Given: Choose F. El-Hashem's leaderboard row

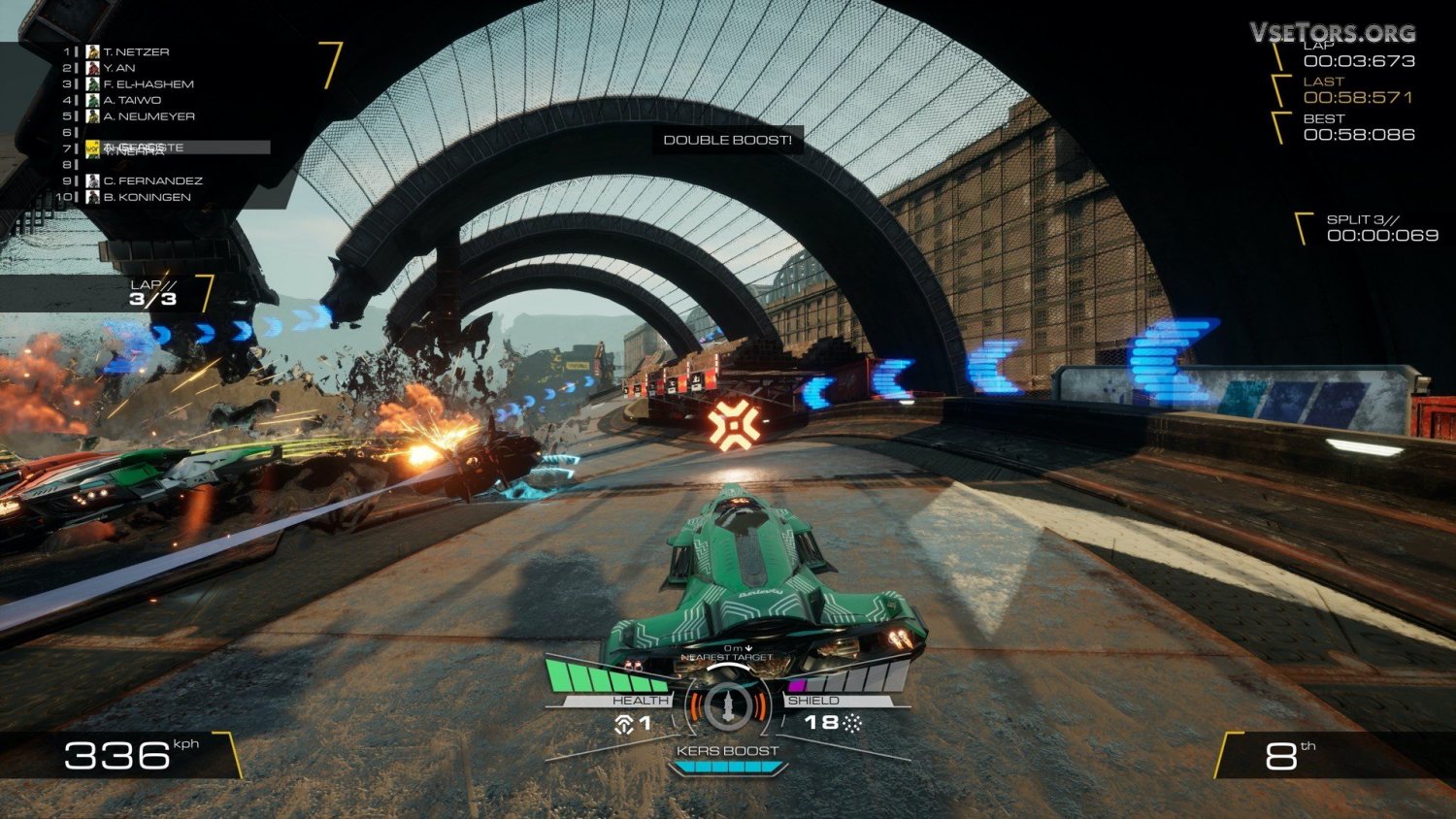Looking at the screenshot, I should click(x=149, y=84).
